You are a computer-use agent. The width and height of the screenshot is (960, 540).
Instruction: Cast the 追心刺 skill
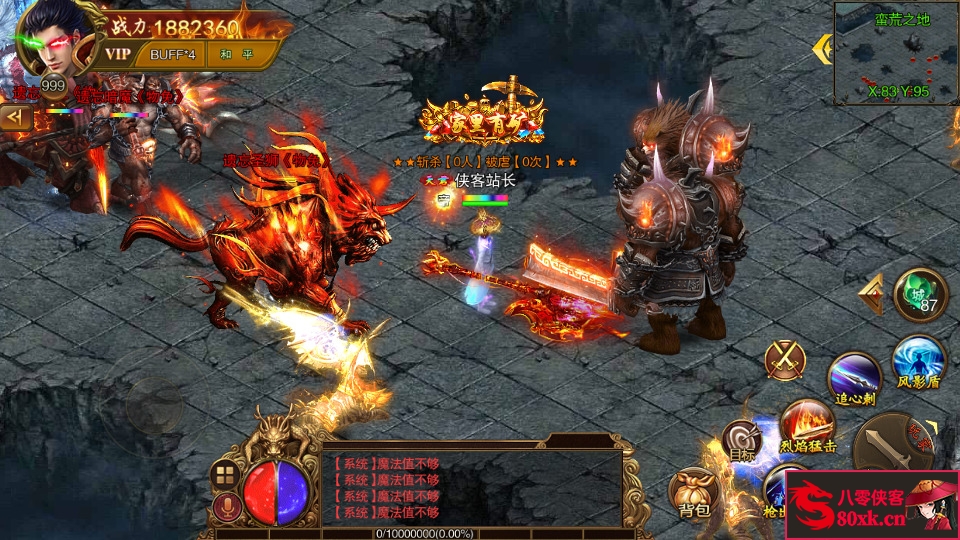[x=854, y=377]
